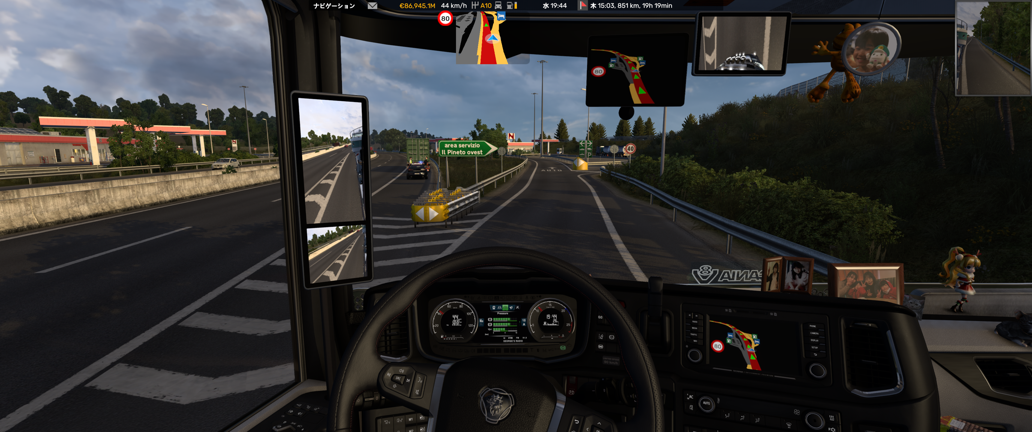Open the mail envelope icon

[x=372, y=6]
